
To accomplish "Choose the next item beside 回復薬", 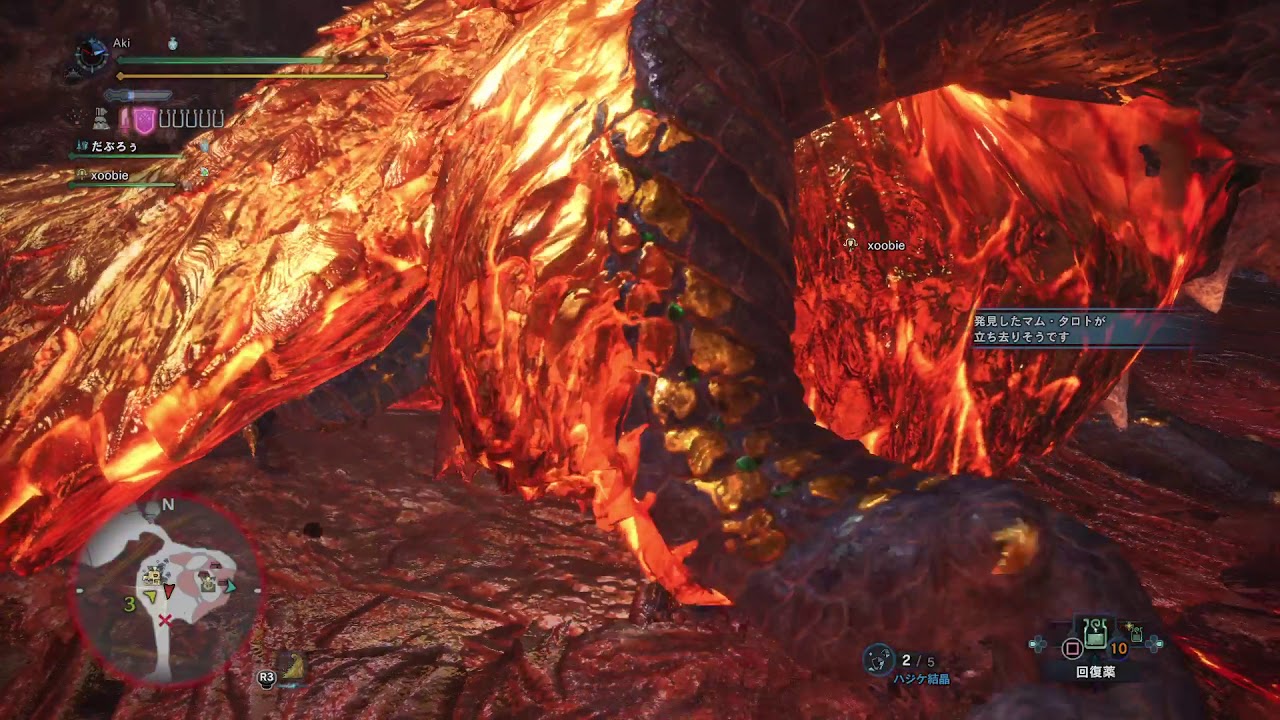I will 1135,633.
